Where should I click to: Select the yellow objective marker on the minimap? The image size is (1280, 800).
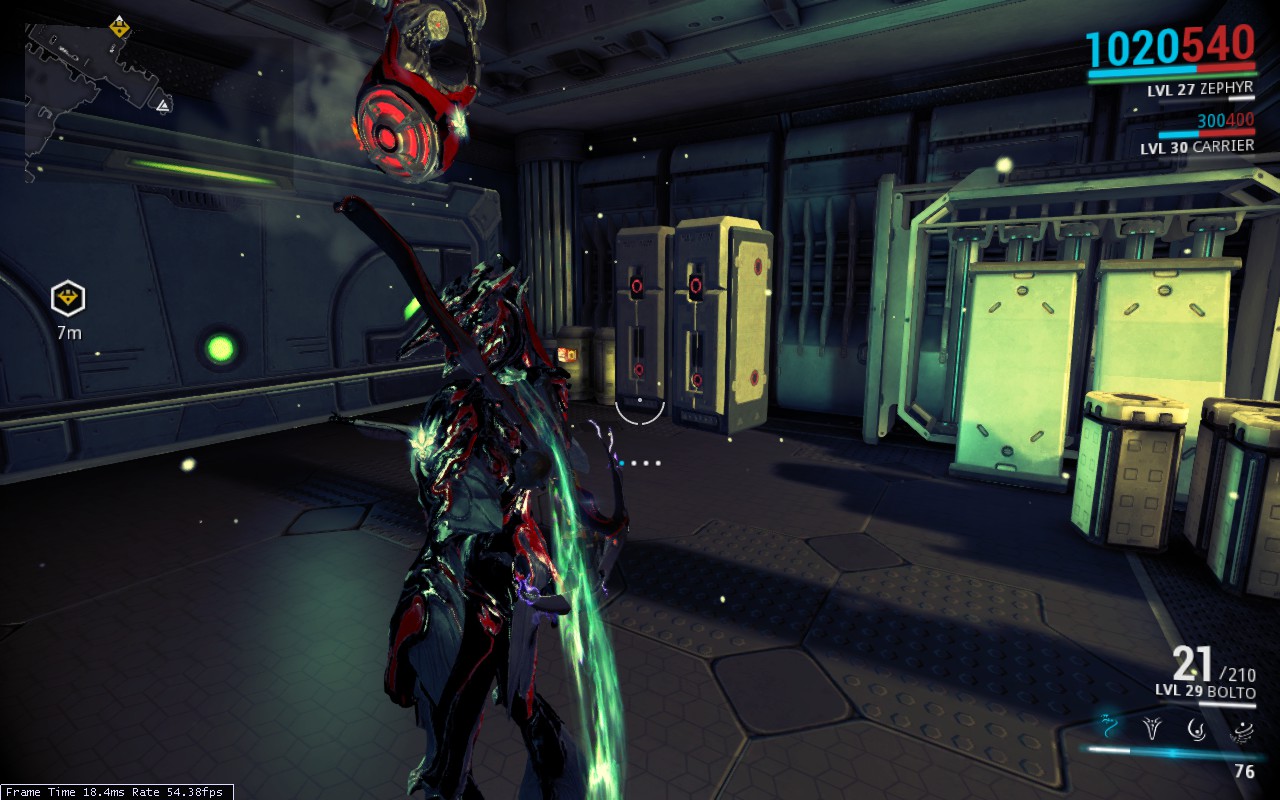[x=120, y=27]
